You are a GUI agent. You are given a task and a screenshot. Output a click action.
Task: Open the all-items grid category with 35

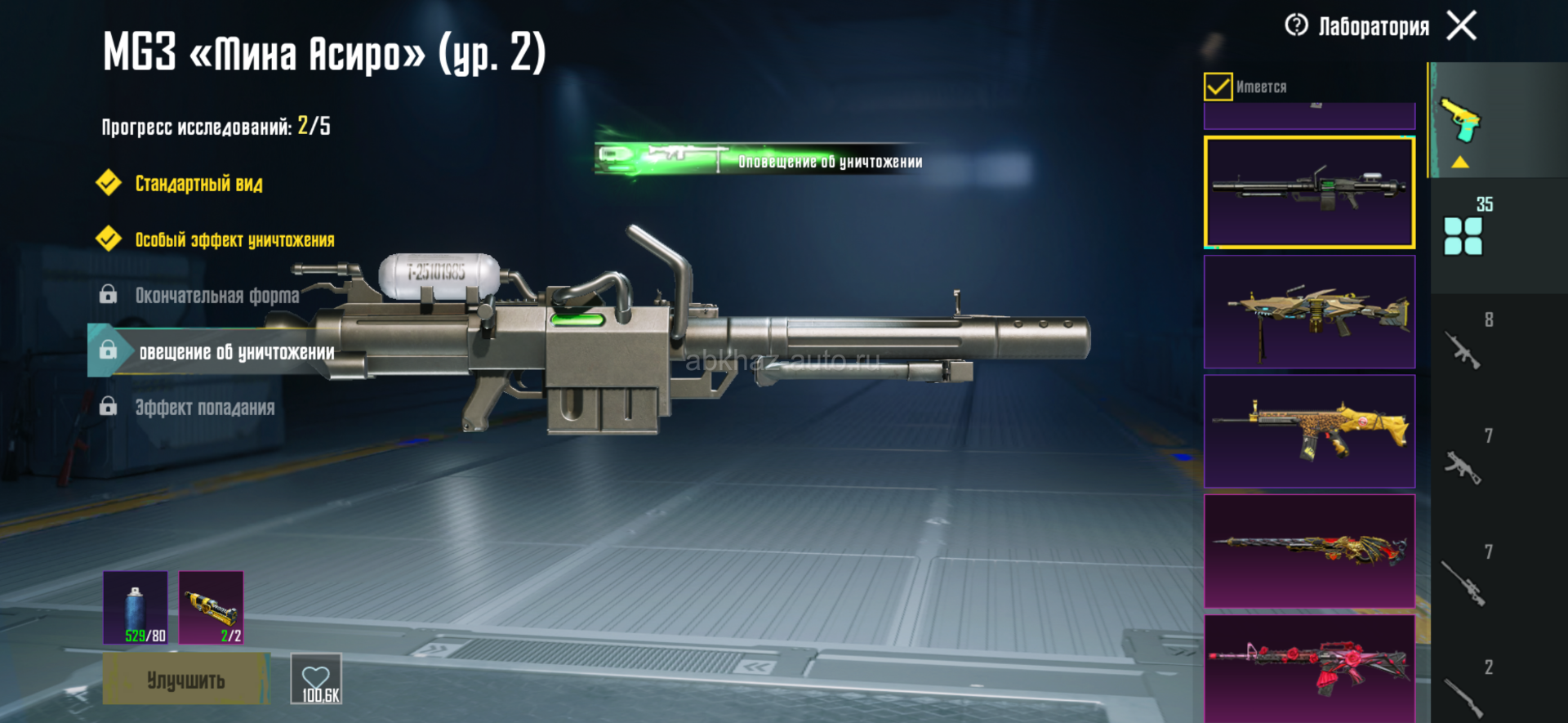[x=1464, y=234]
